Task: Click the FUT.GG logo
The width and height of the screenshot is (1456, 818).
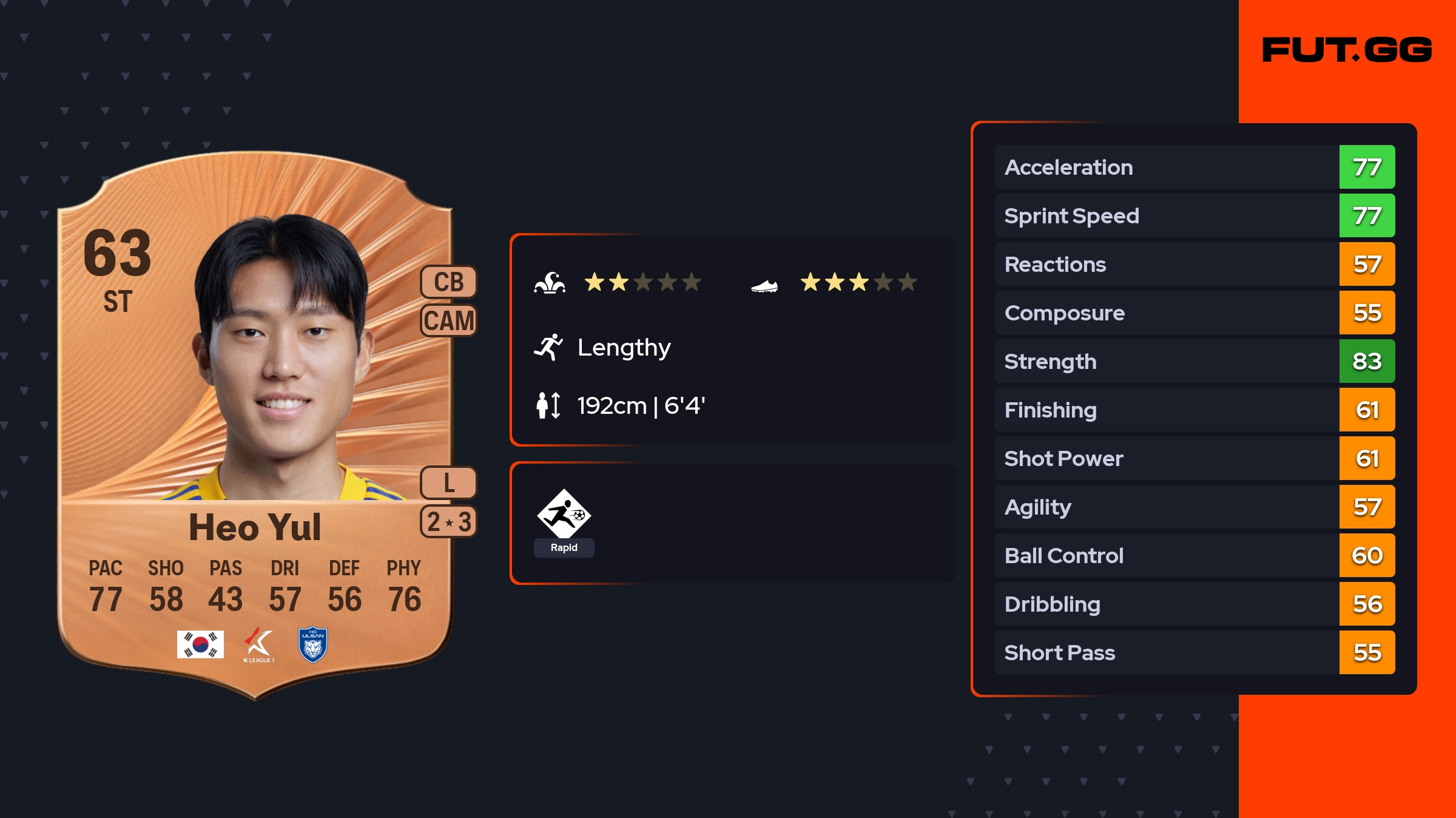Action: tap(1347, 50)
